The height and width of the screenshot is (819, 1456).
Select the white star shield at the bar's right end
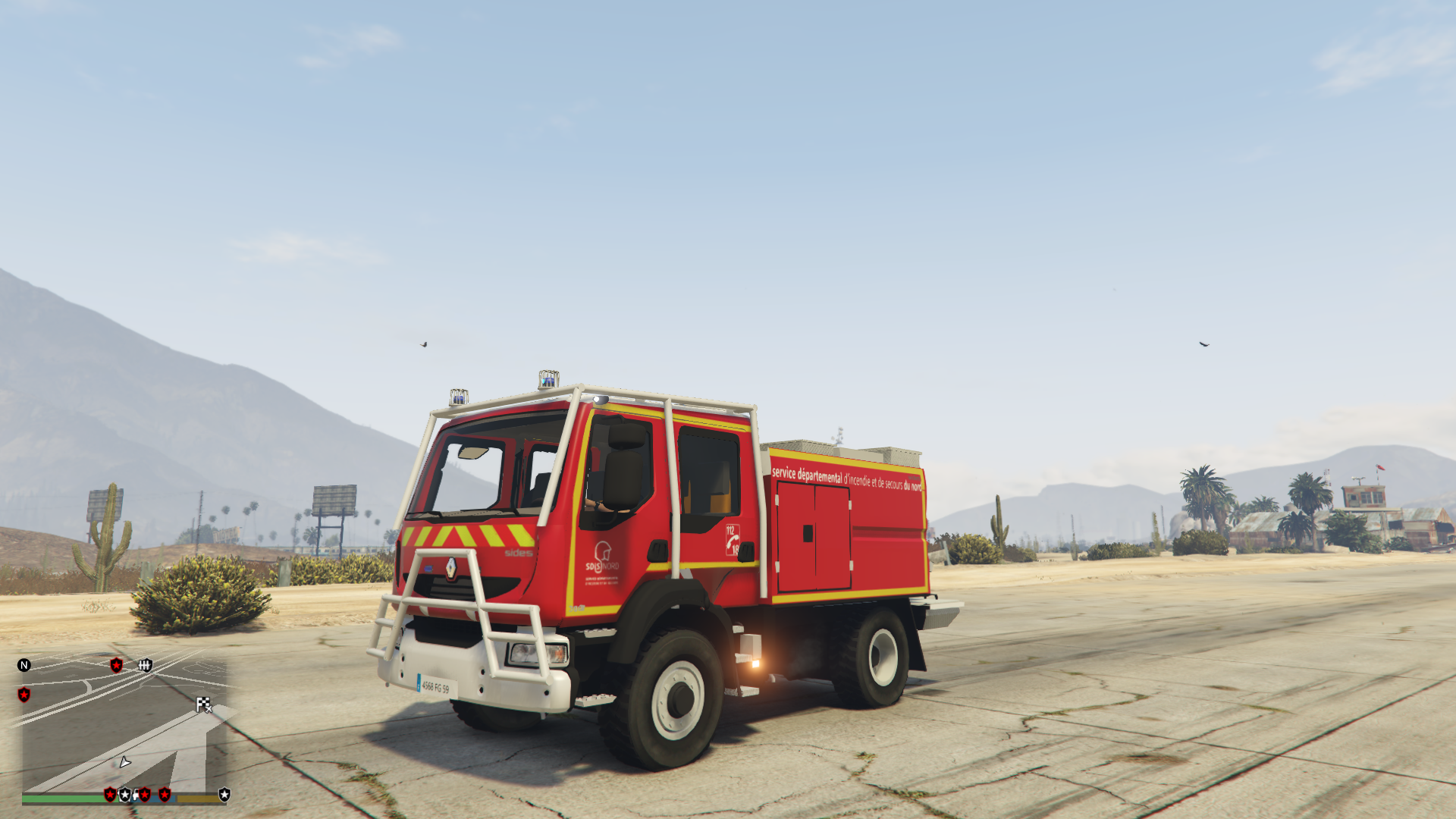point(224,795)
